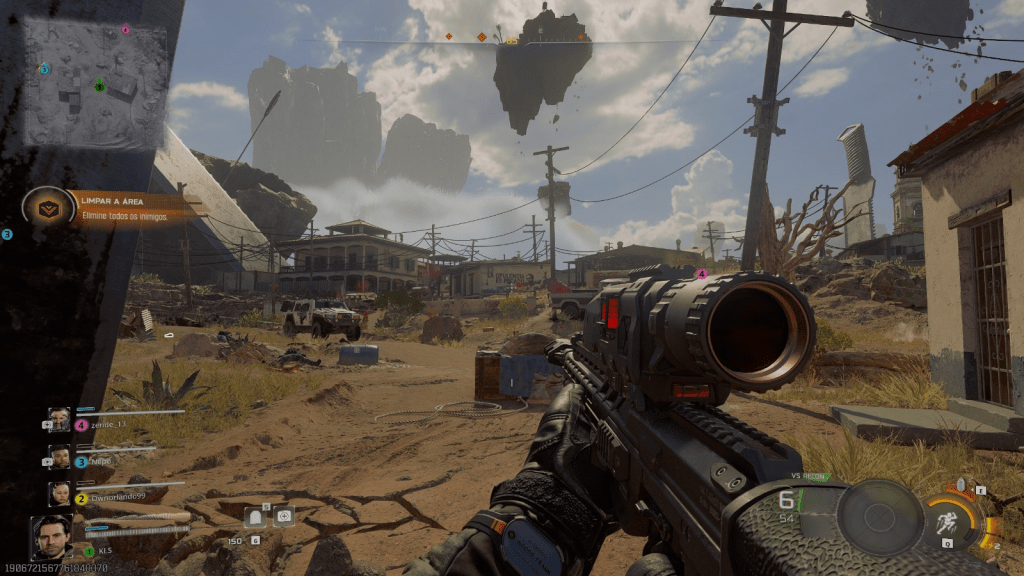The height and width of the screenshot is (576, 1024).
Task: Click the pink player 4 compass marker
Action: pos(701,273)
